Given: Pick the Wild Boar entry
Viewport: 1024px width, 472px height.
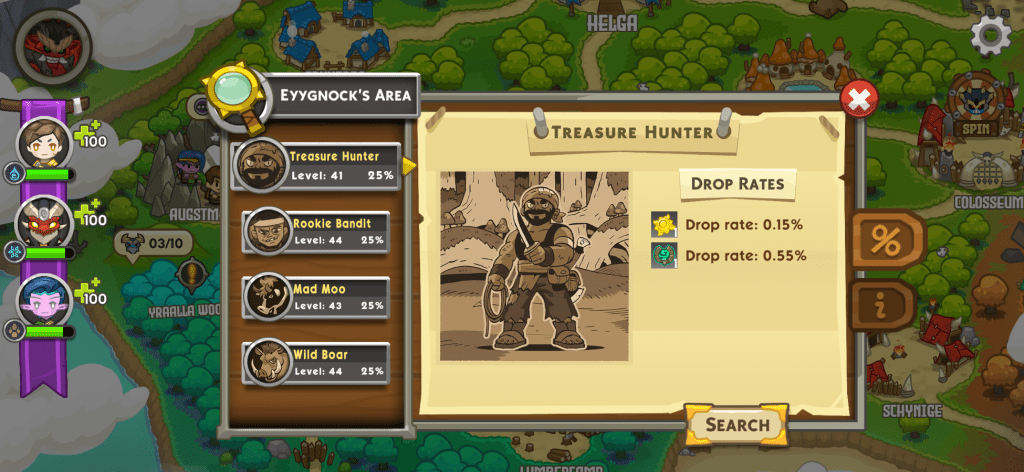Looking at the screenshot, I should pyautogui.click(x=316, y=363).
